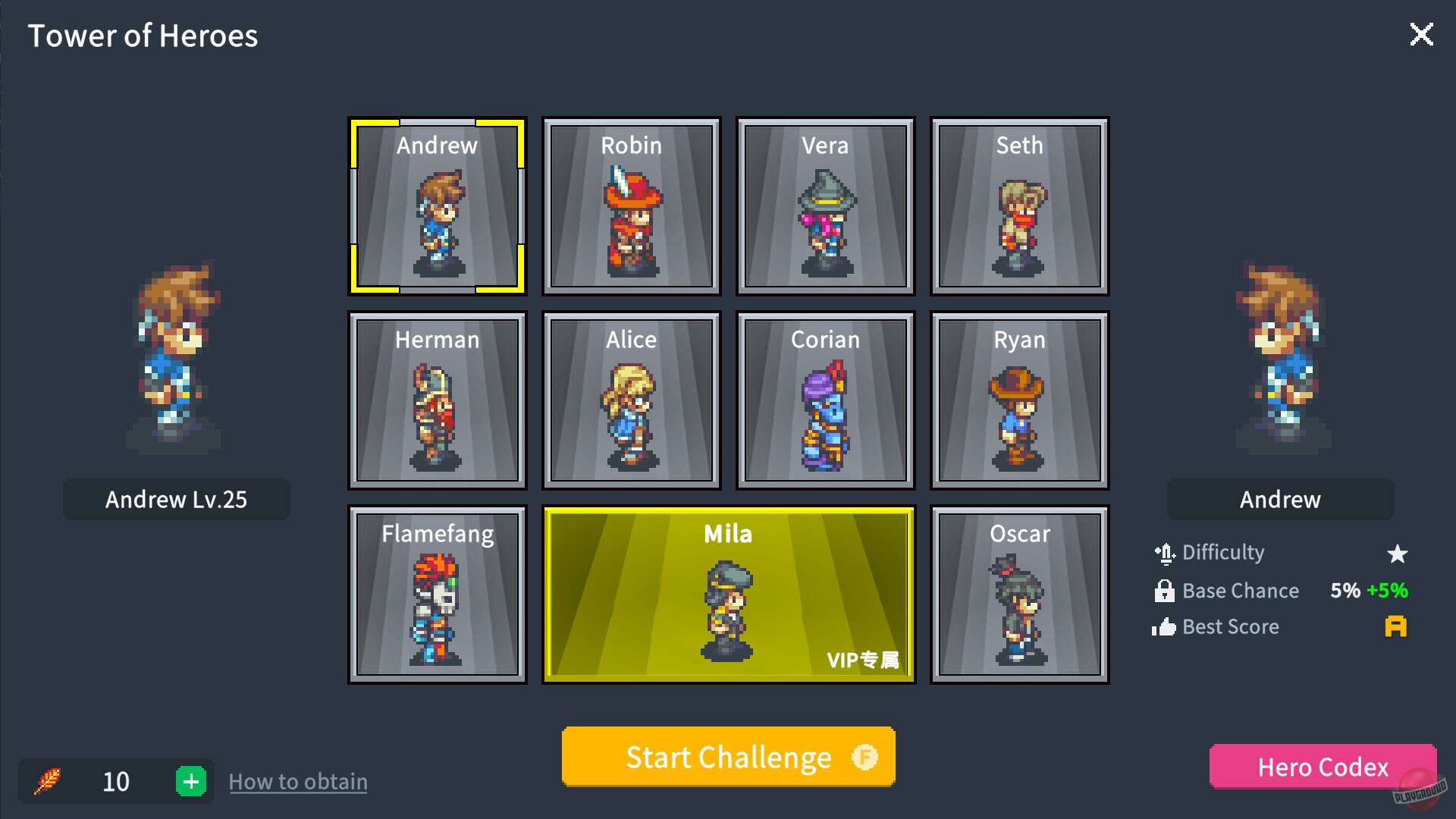Pick the Seth hero portrait
This screenshot has height=819, width=1456.
(x=1018, y=205)
